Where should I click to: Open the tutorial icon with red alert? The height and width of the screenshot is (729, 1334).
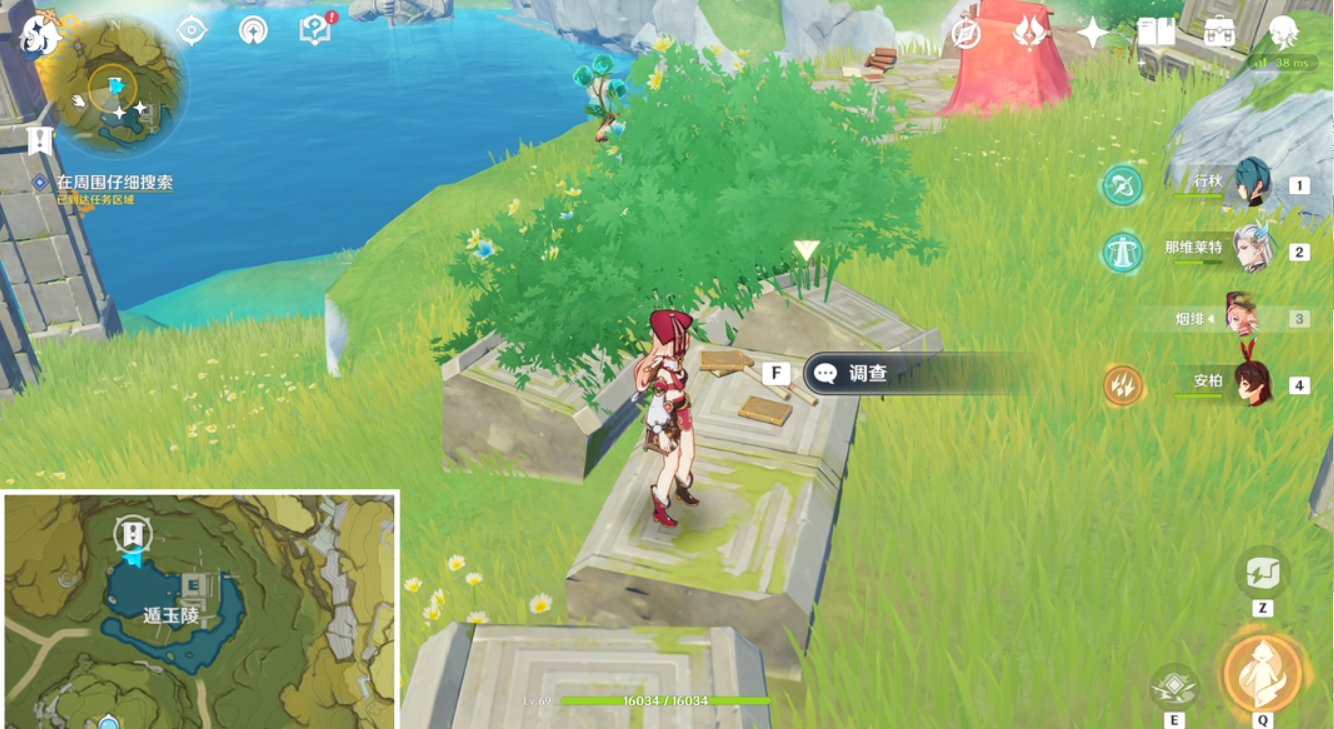pos(315,30)
